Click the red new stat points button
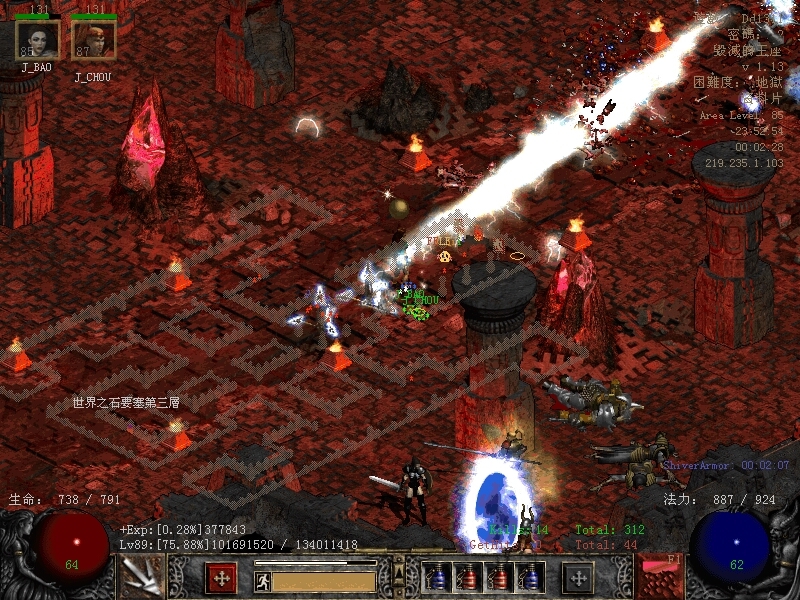Screen dimensions: 800x600 [x=221, y=578]
